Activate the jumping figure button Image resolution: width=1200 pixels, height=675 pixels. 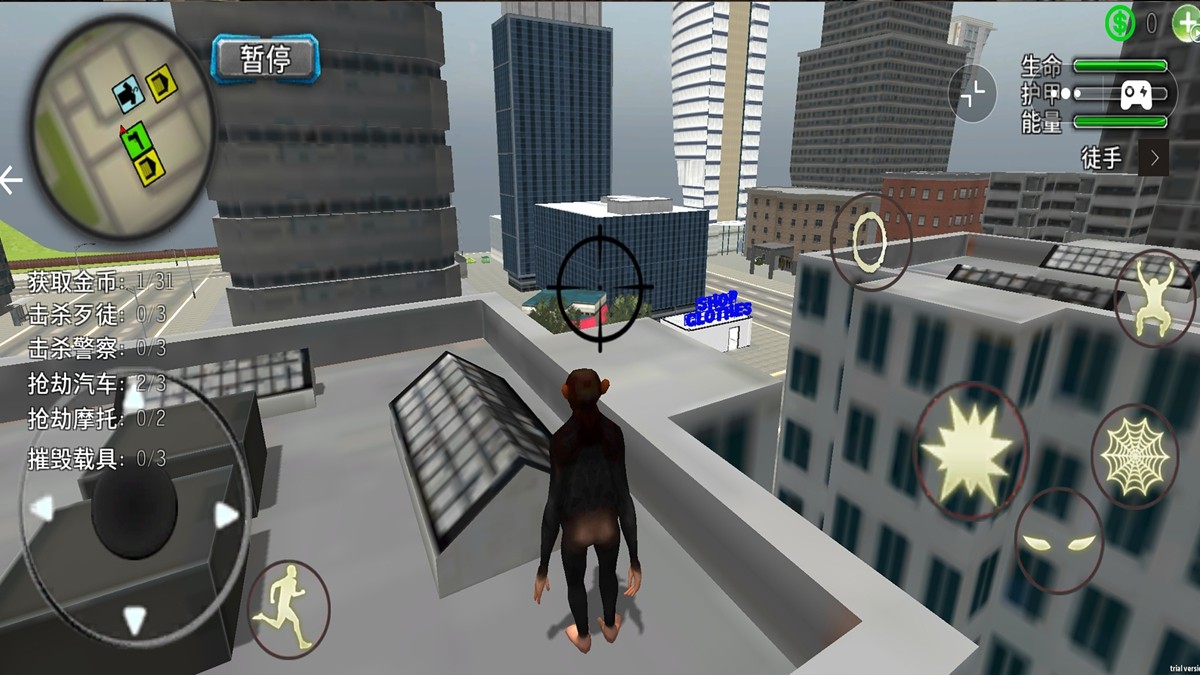point(1154,296)
